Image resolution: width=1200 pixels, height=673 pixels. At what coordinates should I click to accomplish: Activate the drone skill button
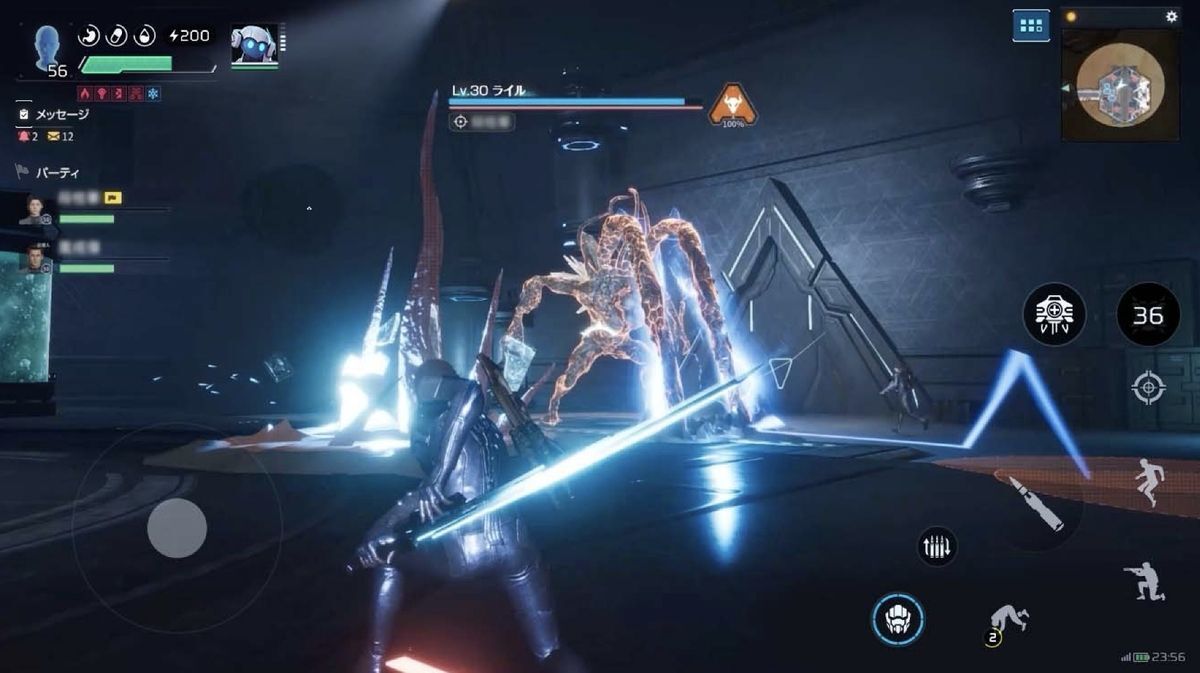point(1054,315)
